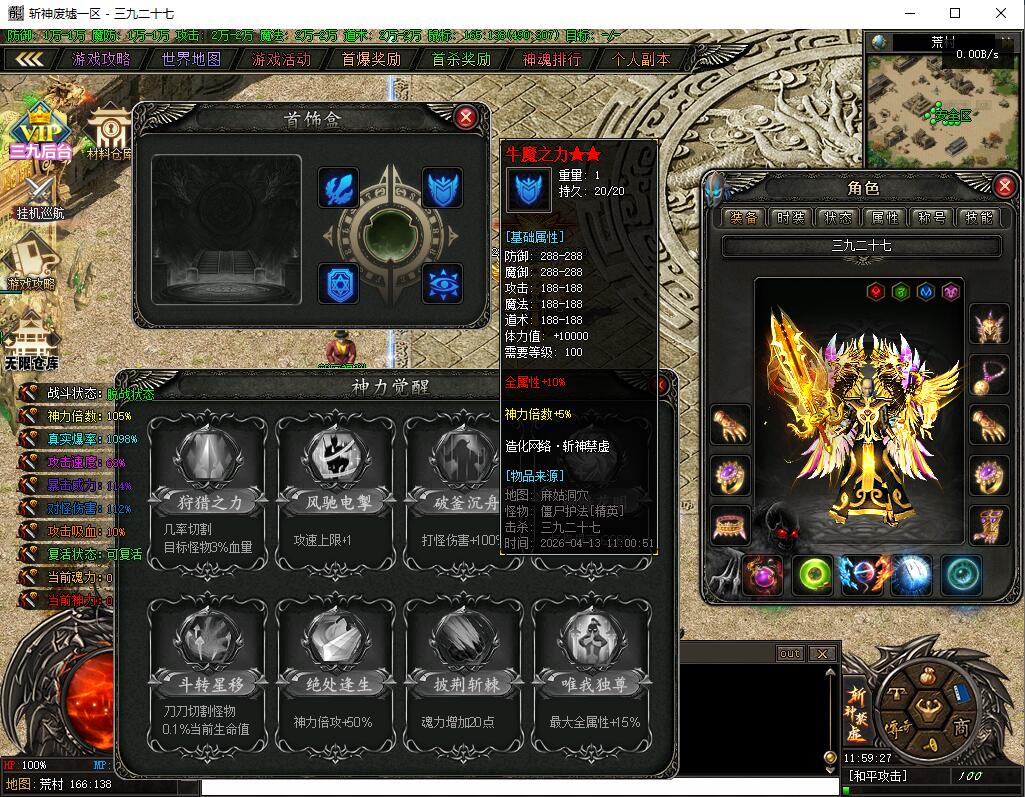Select the blue eye jewelry slot
The height and width of the screenshot is (797, 1025).
pos(442,284)
